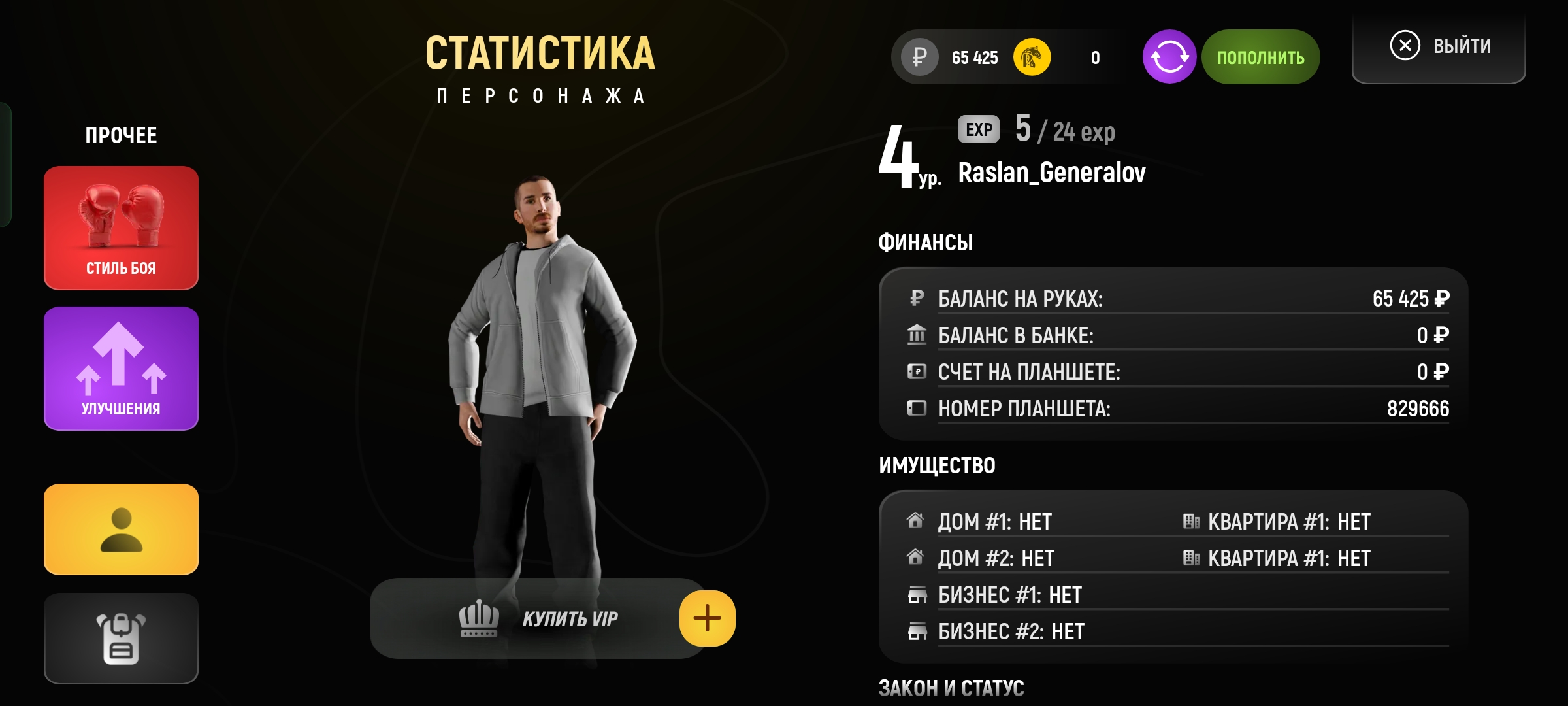
Task: Click the bank icon next to БАЛАНС В БАНКЕ
Action: [919, 335]
